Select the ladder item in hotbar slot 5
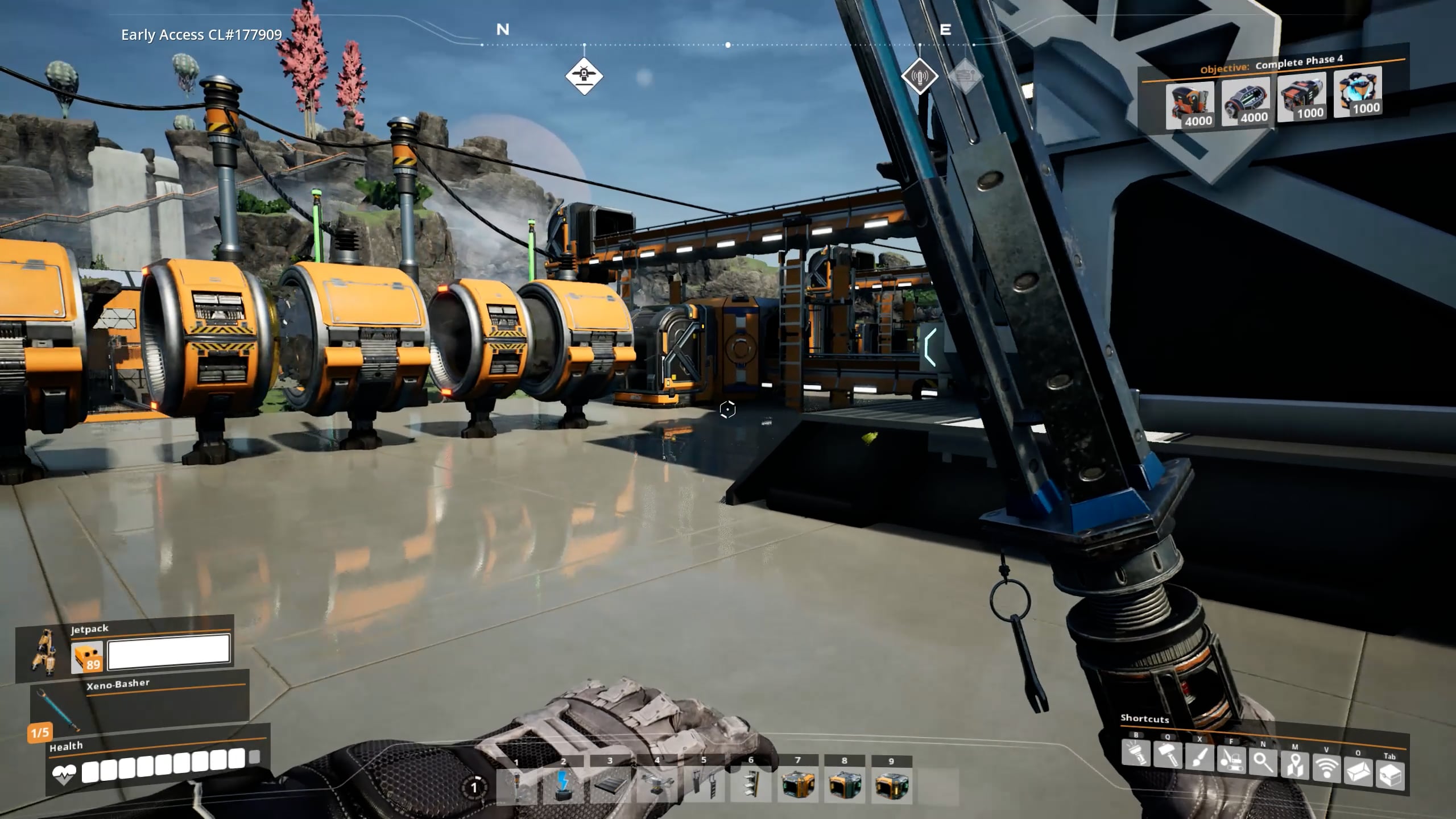The width and height of the screenshot is (1456, 819). tap(704, 785)
